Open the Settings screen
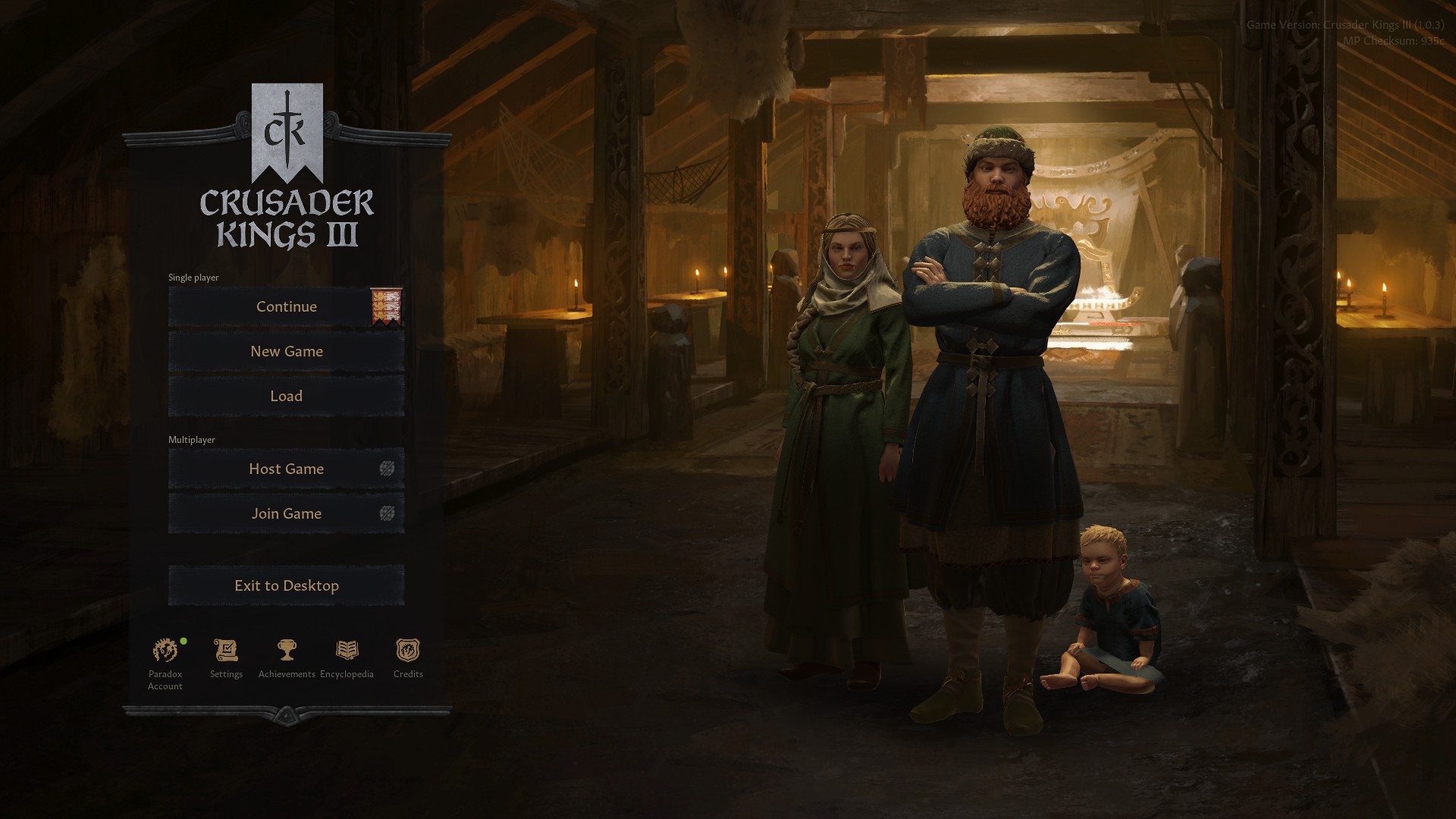Viewport: 1456px width, 819px height. pyautogui.click(x=226, y=651)
